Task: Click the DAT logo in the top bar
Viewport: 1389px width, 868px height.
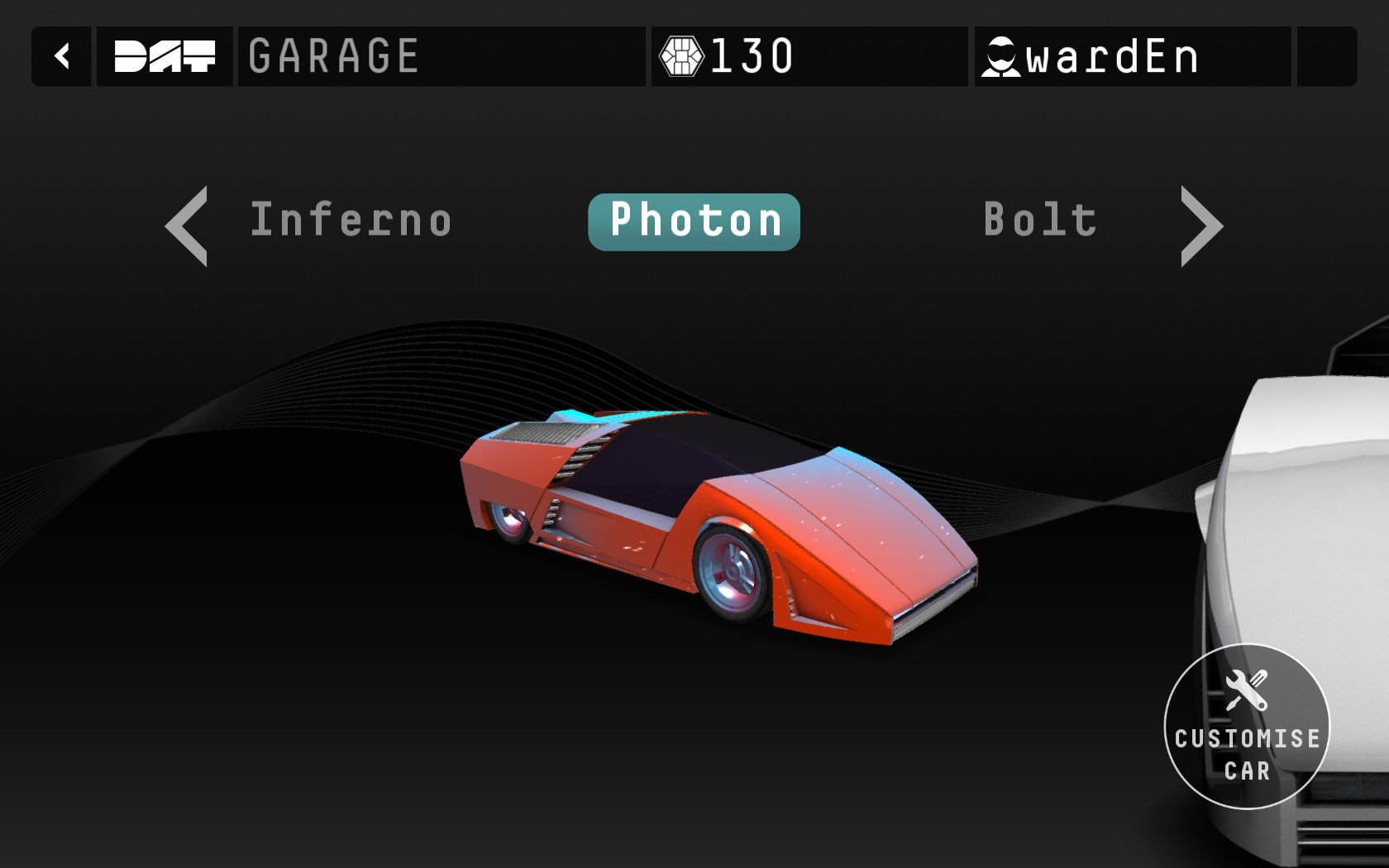Action: (x=164, y=55)
